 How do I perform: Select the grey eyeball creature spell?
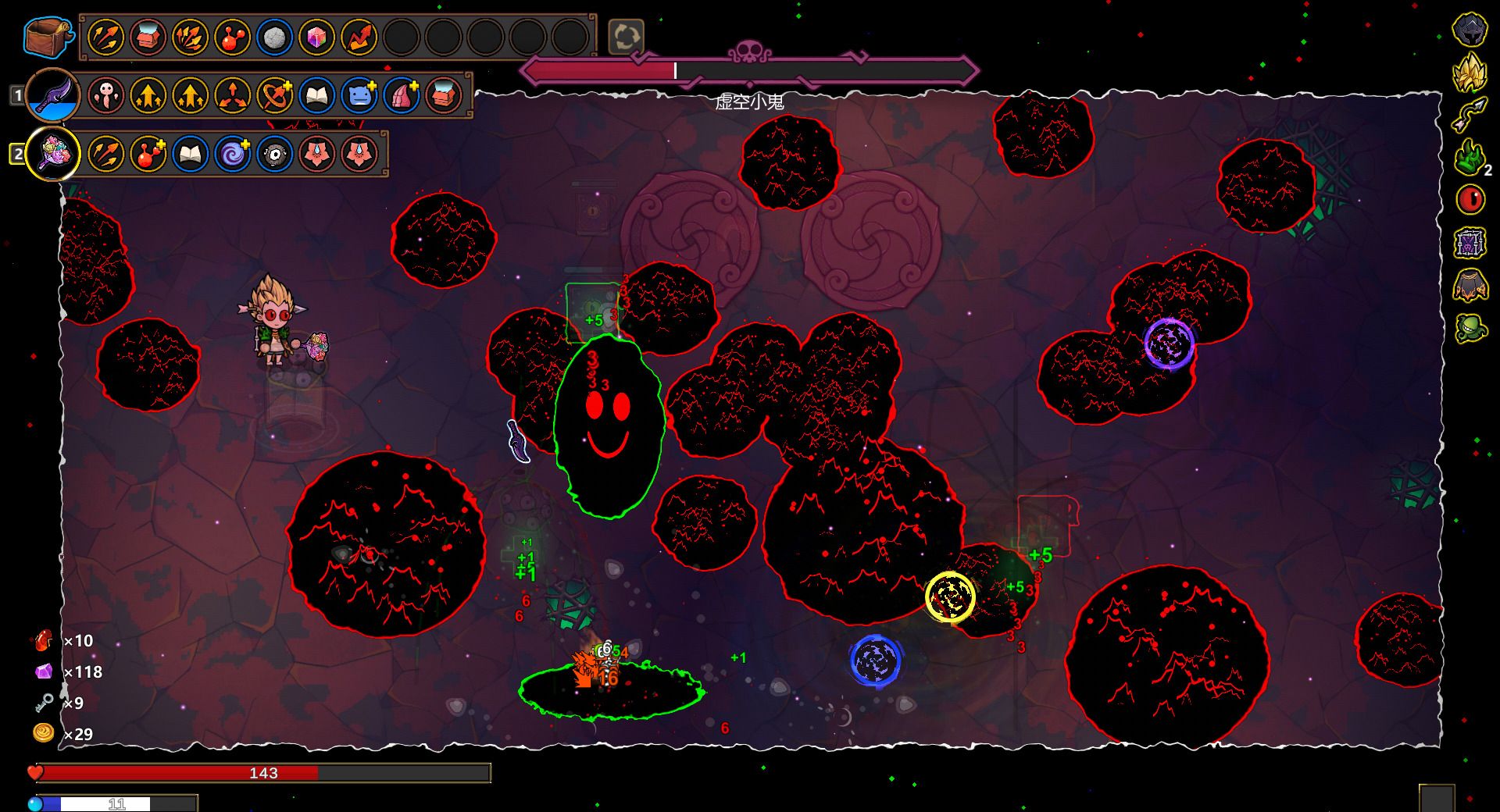tap(274, 153)
